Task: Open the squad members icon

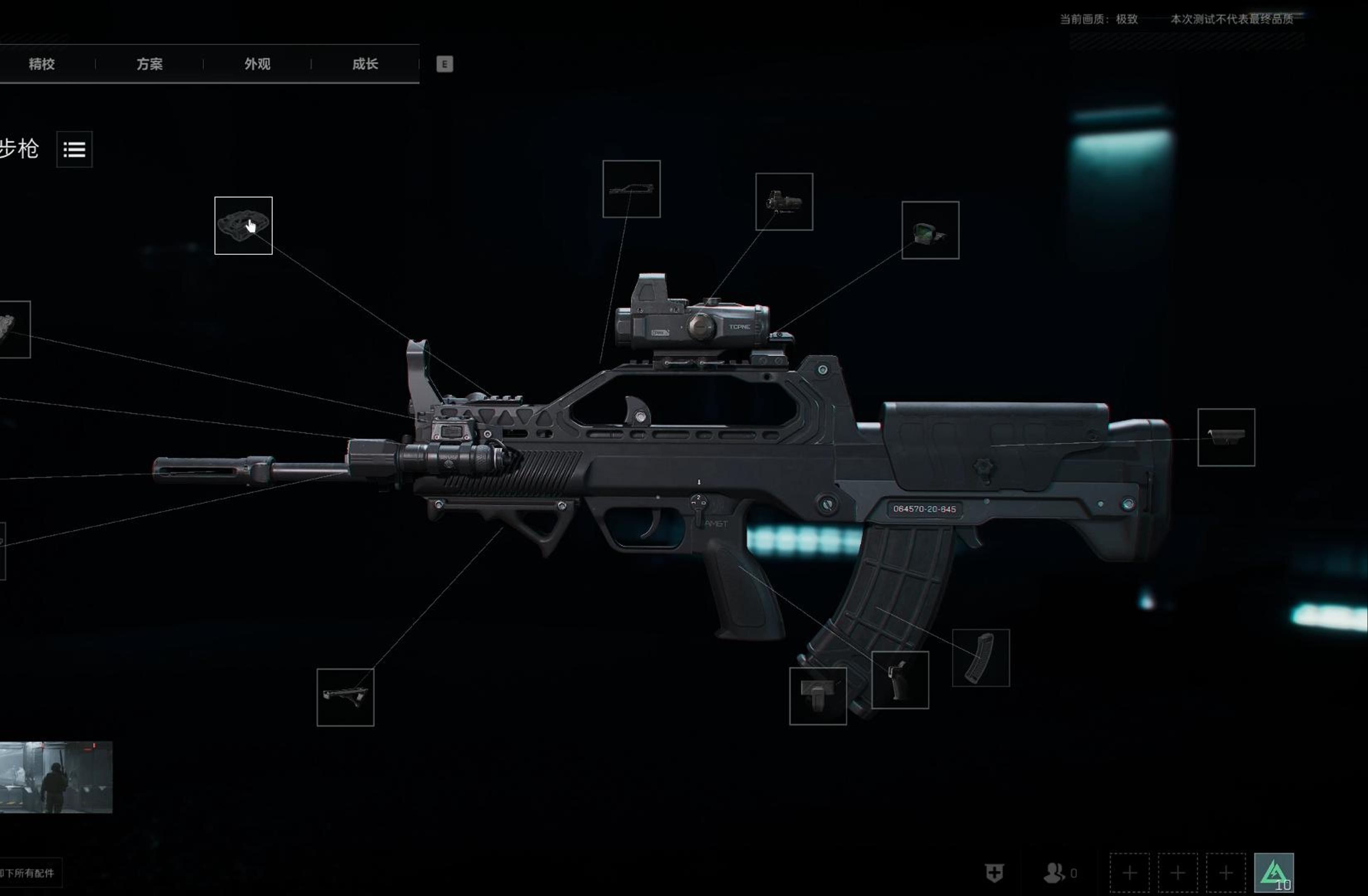Action: click(x=1055, y=873)
